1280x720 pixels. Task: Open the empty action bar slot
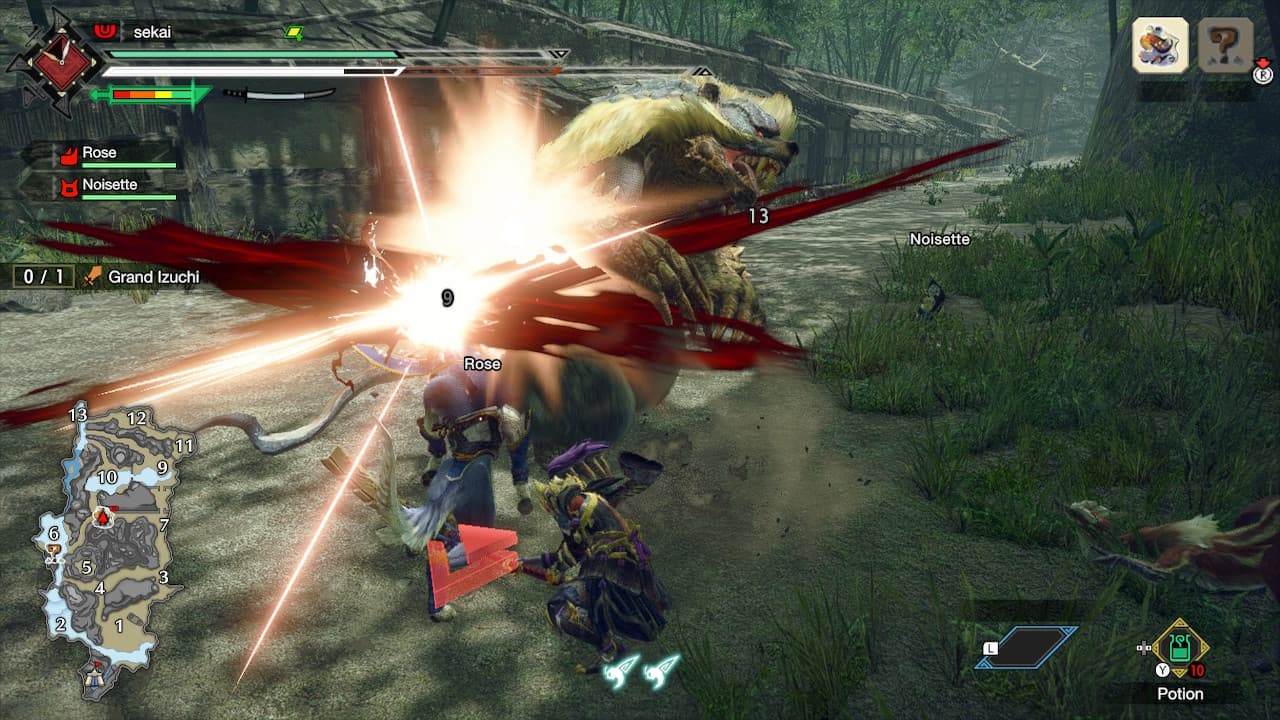tap(1027, 647)
